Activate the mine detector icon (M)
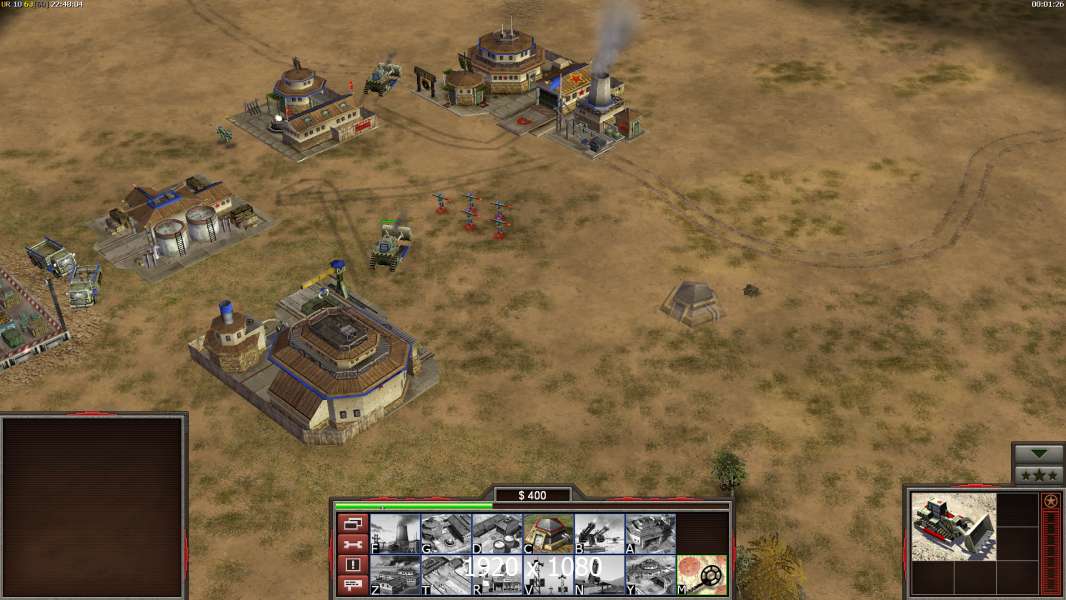1066x600 pixels. pyautogui.click(x=701, y=575)
